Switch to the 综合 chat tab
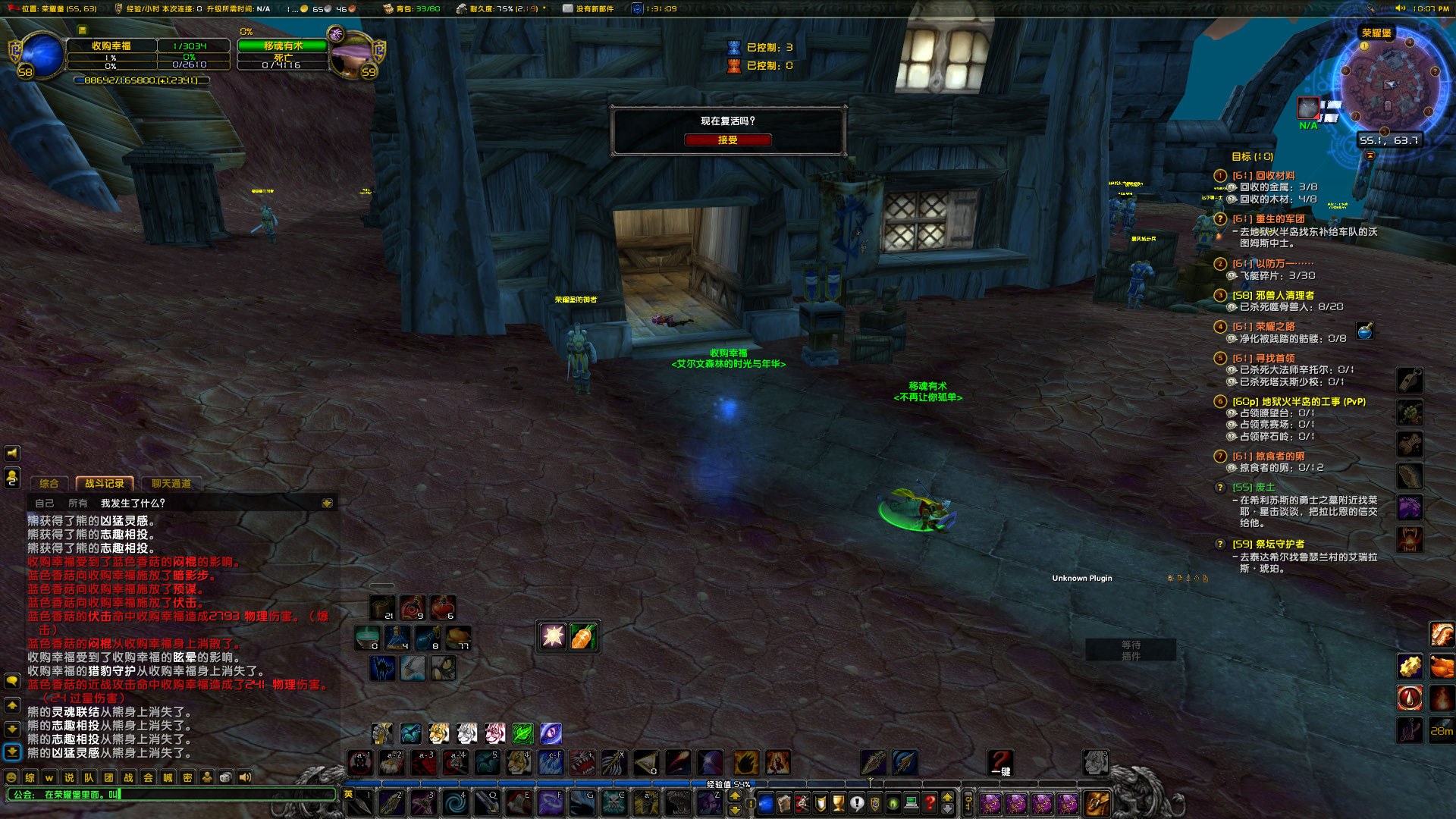 49,484
